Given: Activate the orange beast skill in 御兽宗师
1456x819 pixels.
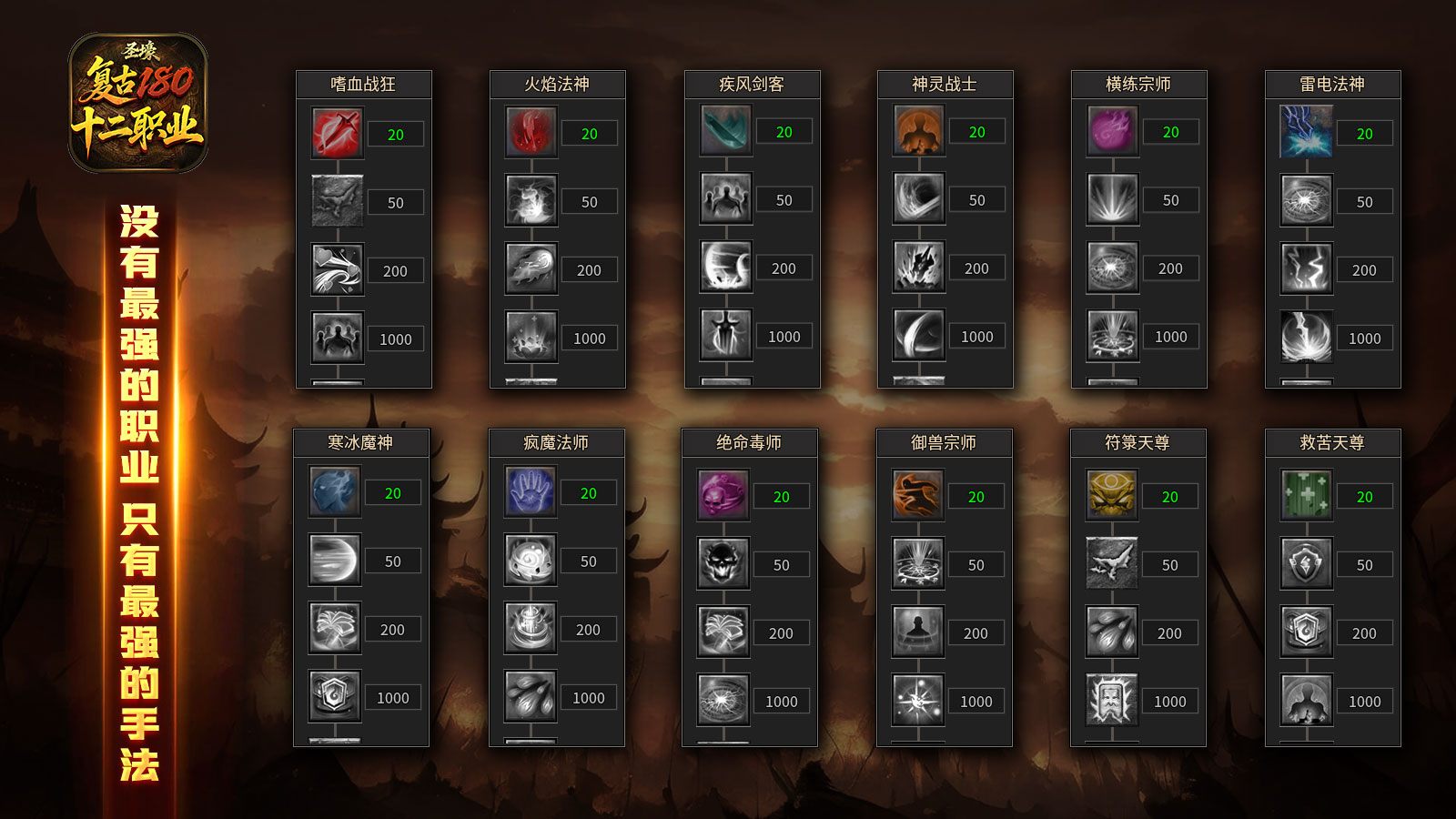Looking at the screenshot, I should pos(918,496).
